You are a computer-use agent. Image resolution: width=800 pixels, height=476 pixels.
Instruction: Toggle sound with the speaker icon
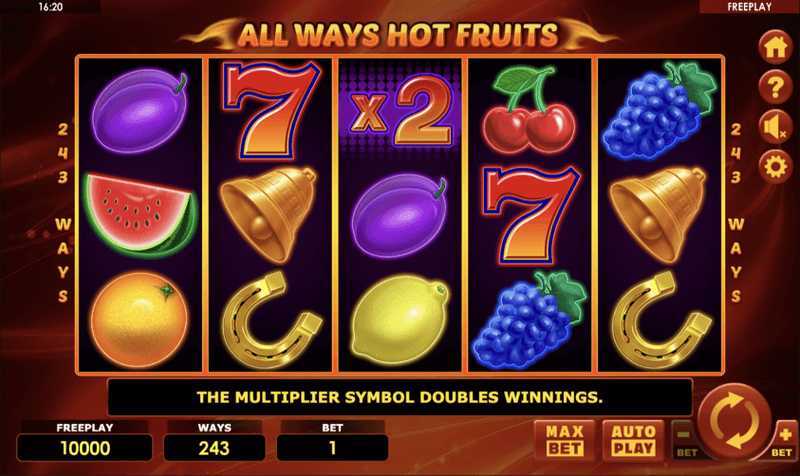pos(774,127)
